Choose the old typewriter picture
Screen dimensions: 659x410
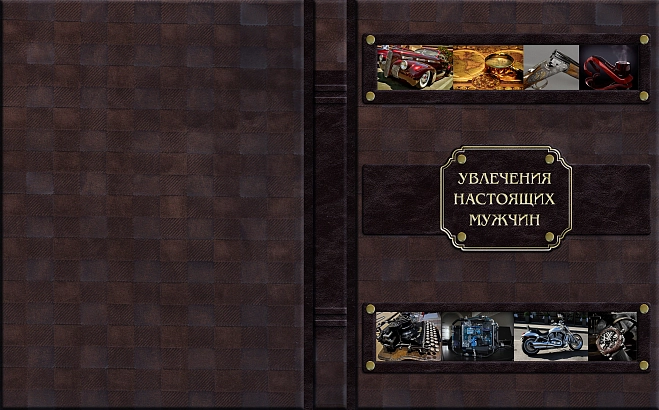pos(408,335)
